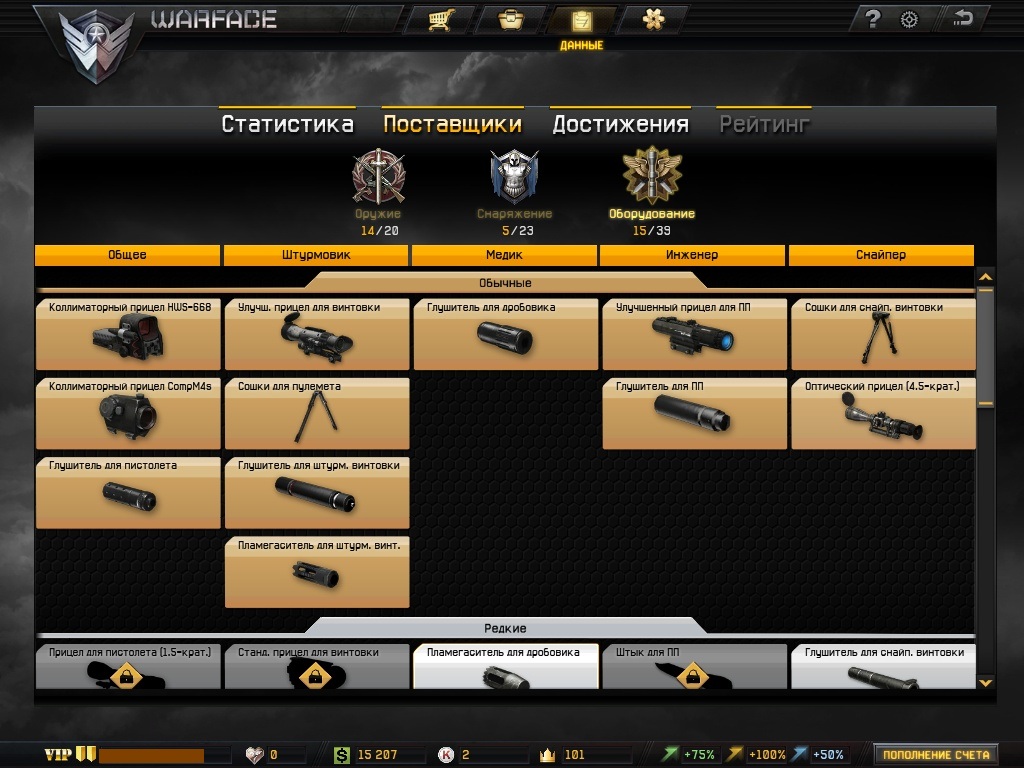
Task: Select Пламегаситель для штурм. винт. item
Action: [317, 572]
